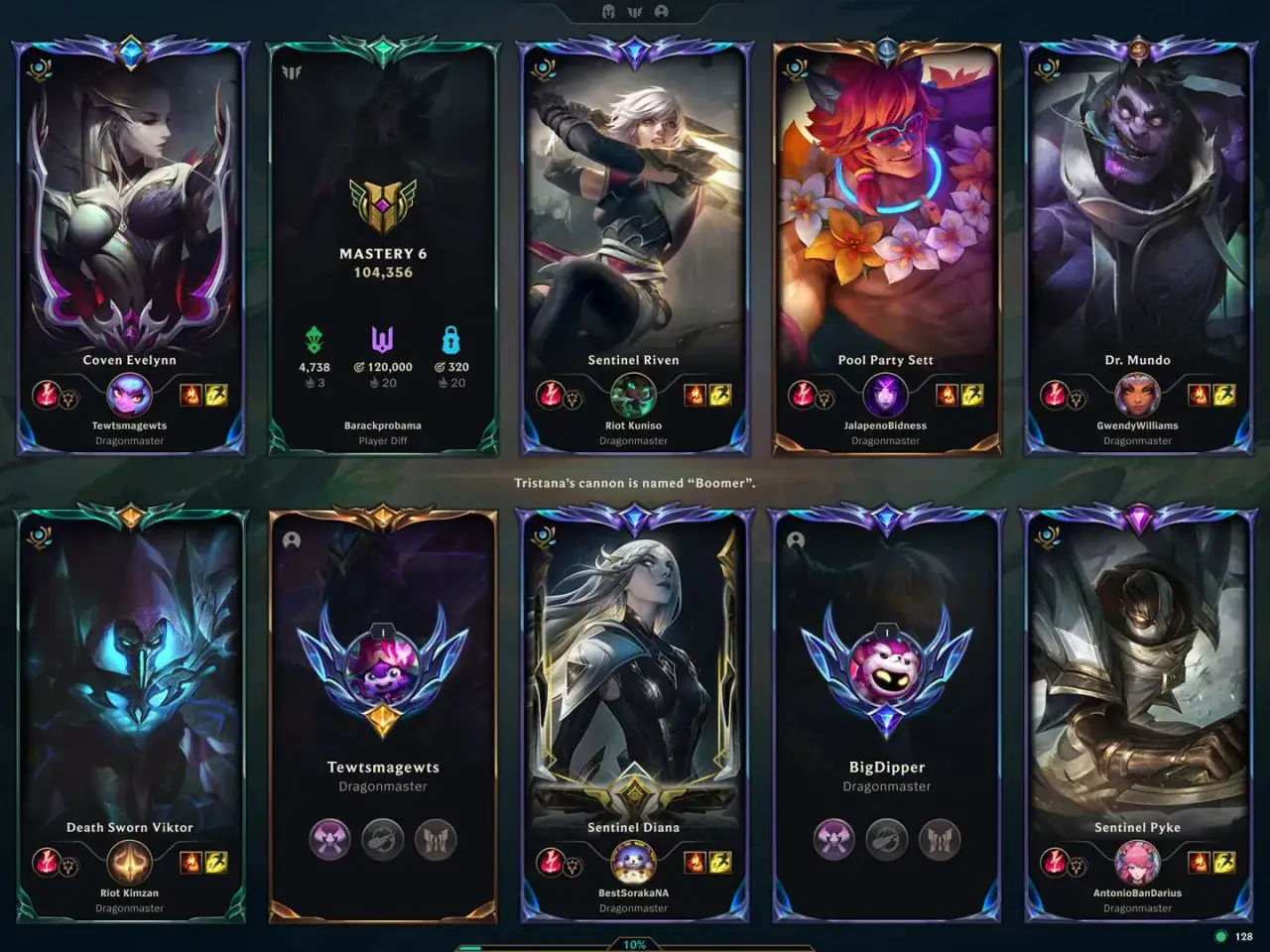Toggle the third emote slot on Tewtsmagewts' card
Image resolution: width=1270 pixels, height=952 pixels.
[437, 838]
